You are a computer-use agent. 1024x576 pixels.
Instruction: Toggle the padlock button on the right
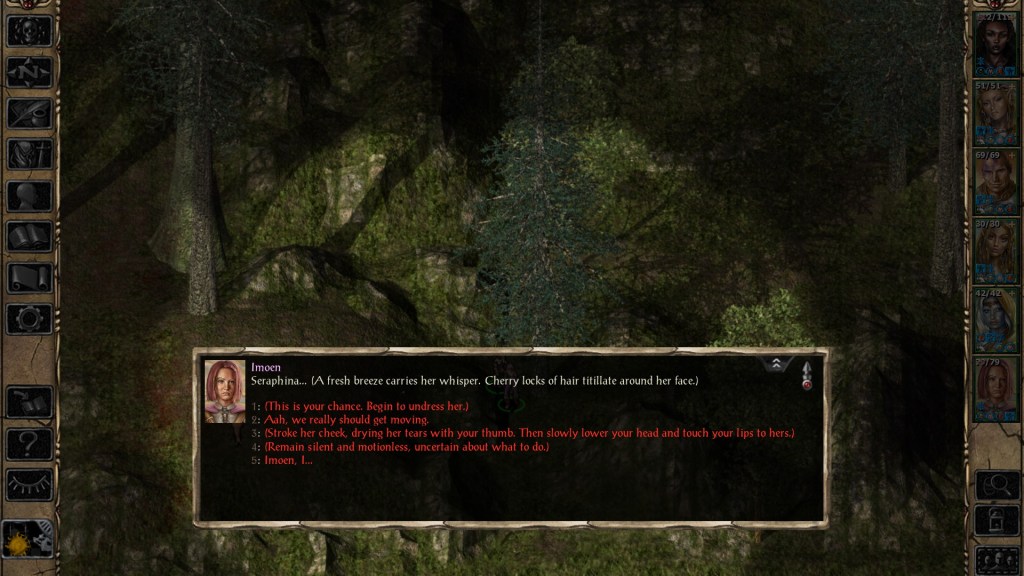click(996, 521)
